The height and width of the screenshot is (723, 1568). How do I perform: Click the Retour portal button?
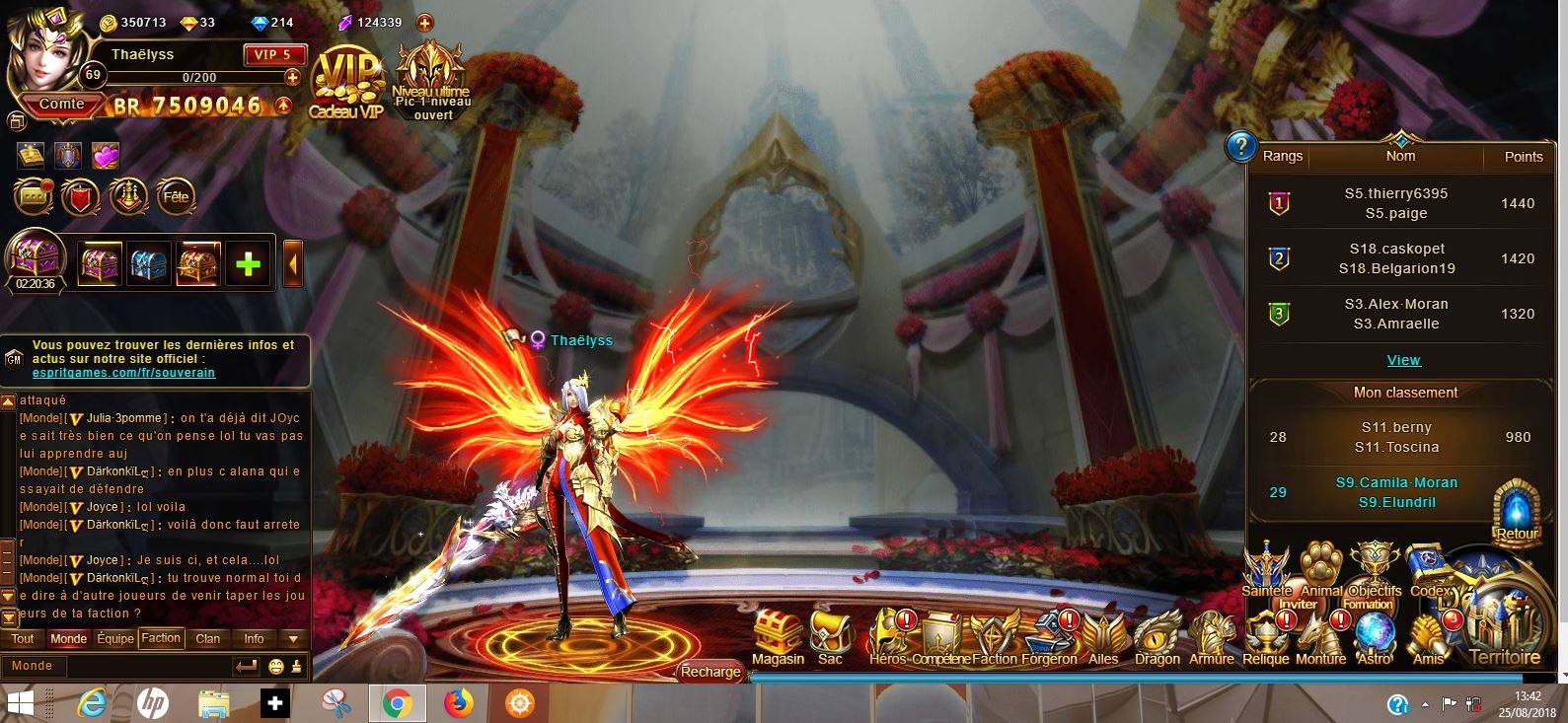pyautogui.click(x=1517, y=511)
